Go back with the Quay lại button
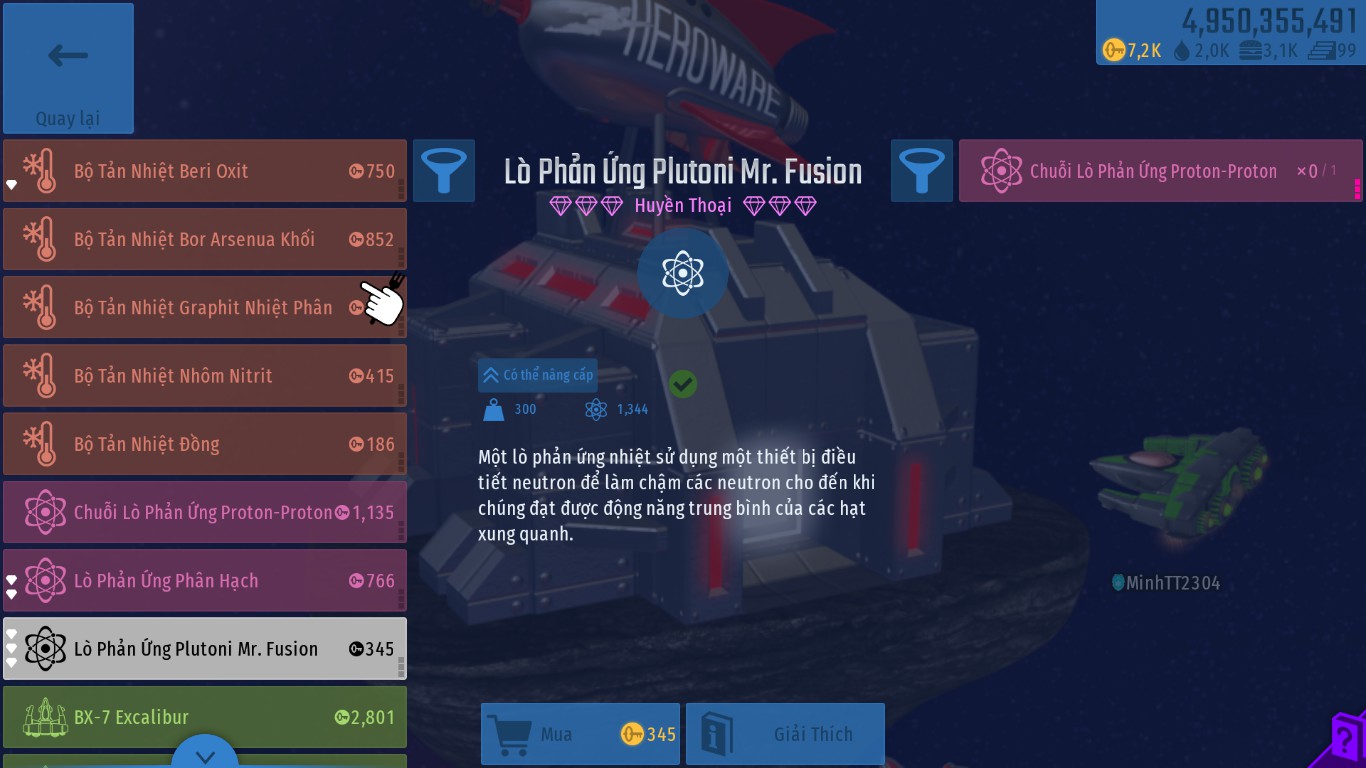This screenshot has height=768, width=1366. [x=68, y=68]
